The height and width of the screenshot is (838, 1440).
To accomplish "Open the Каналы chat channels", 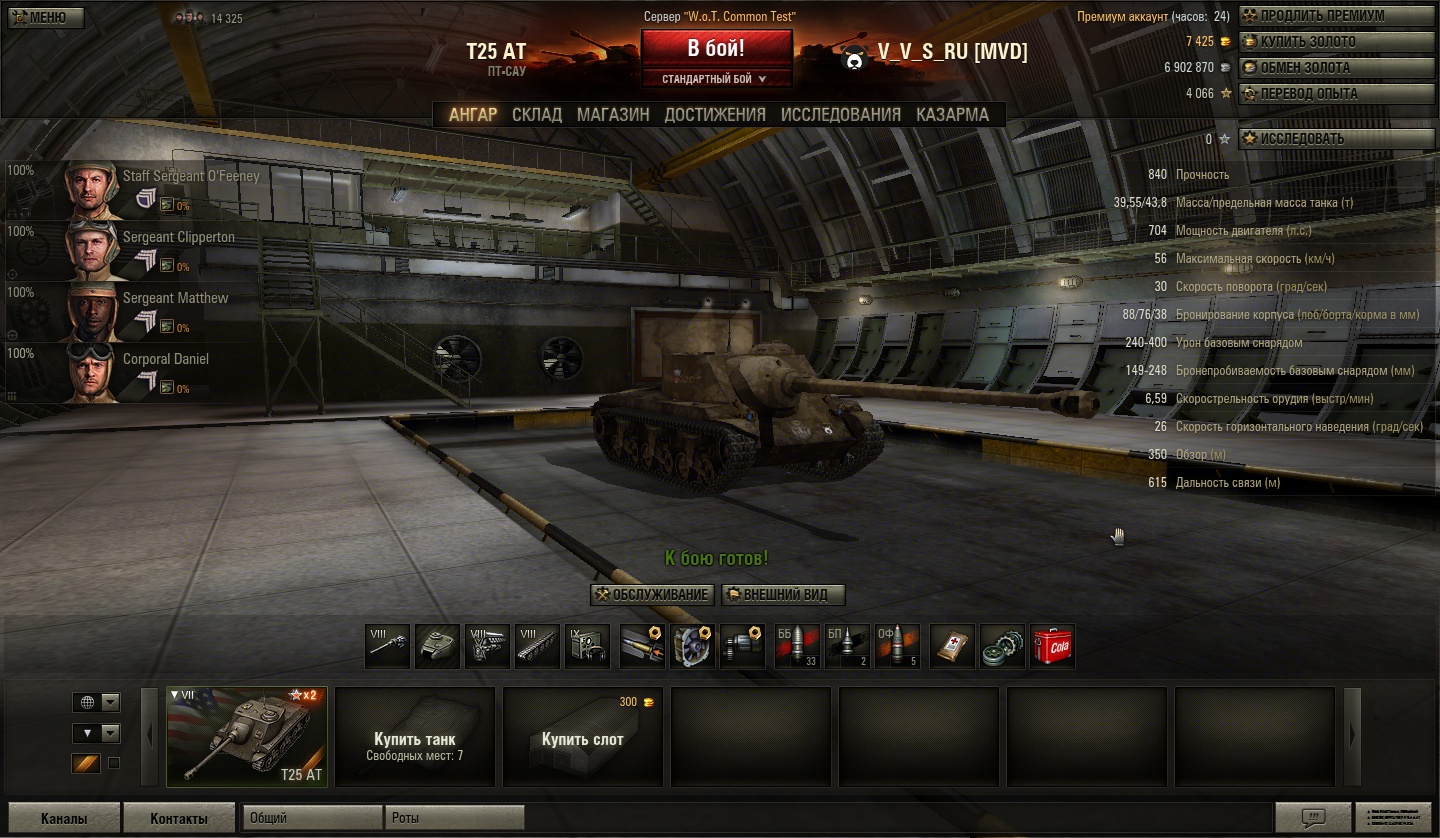I will coord(64,818).
